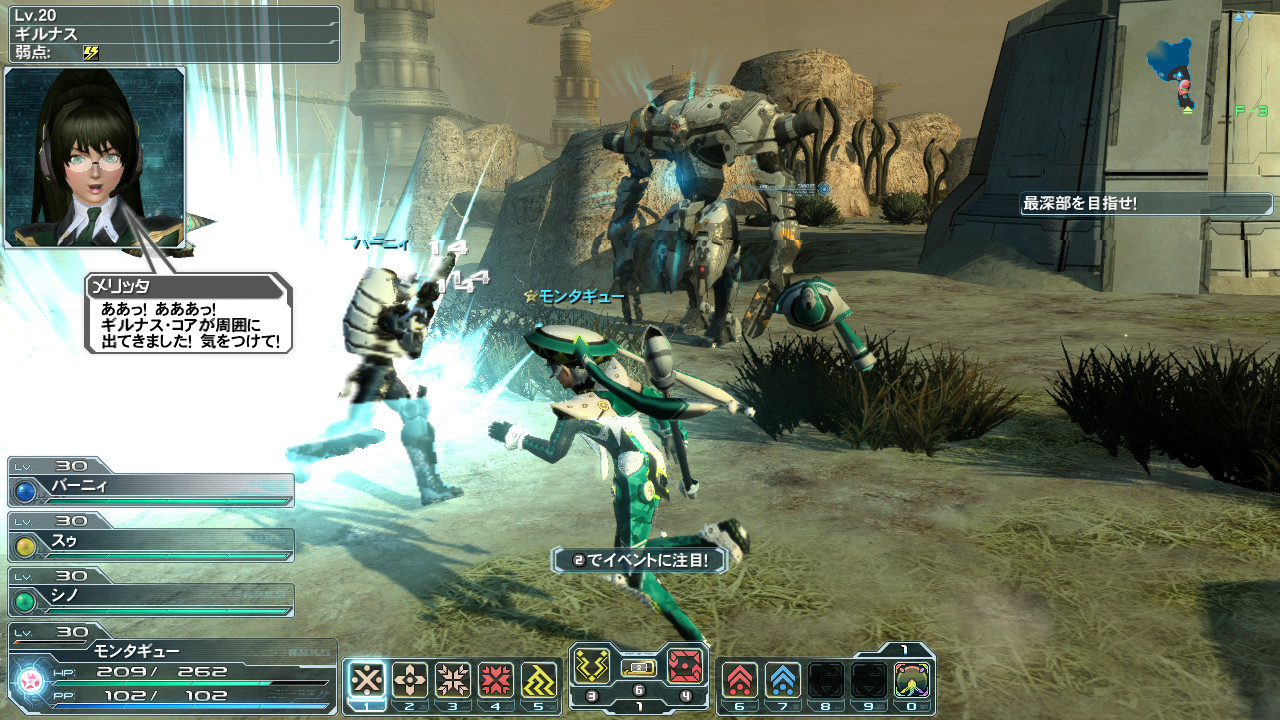Activate the yellow zigzag chevron skill
1280x720 pixels.
539,680
